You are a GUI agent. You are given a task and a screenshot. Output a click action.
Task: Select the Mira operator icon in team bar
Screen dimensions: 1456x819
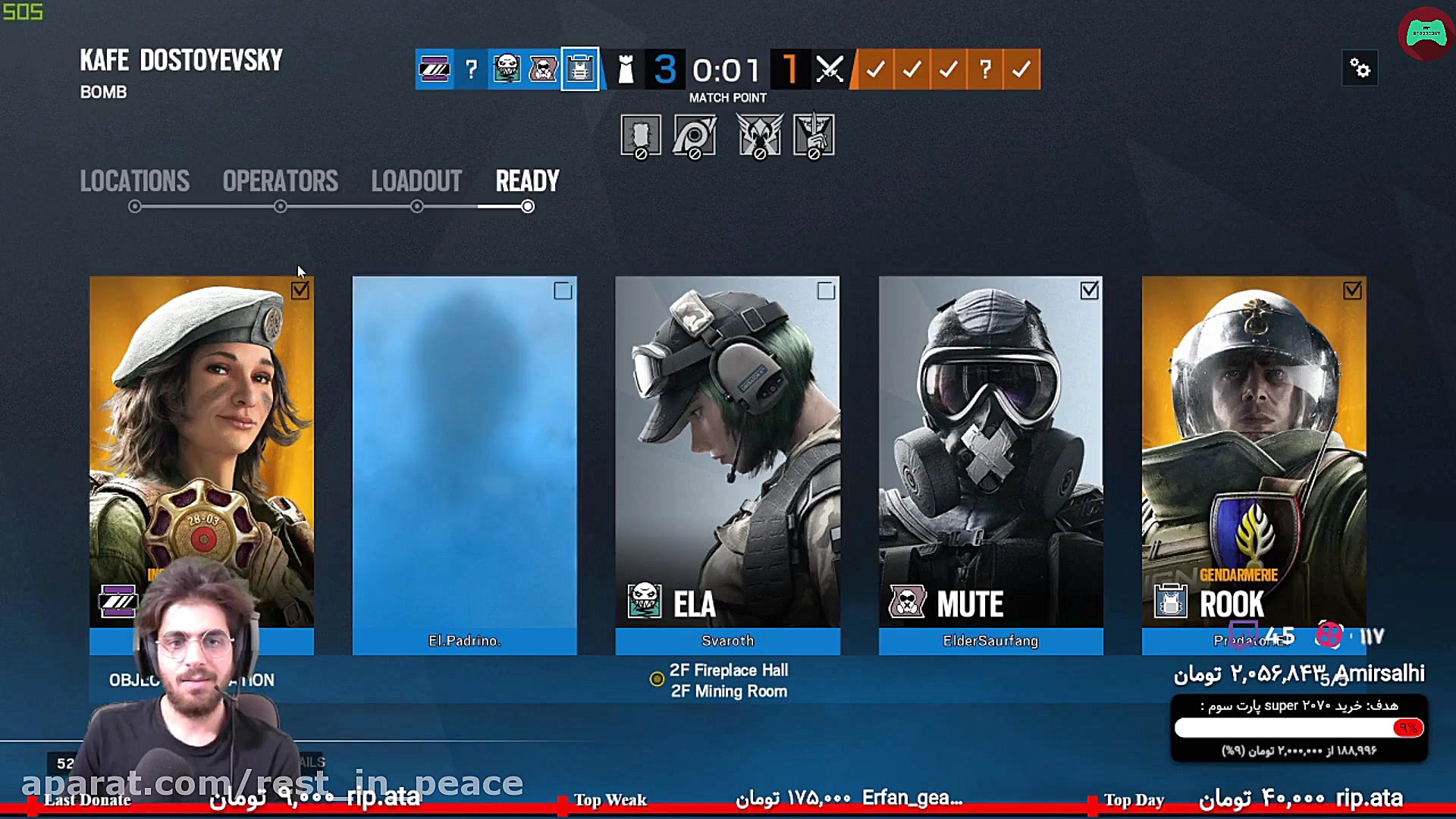pyautogui.click(x=434, y=69)
